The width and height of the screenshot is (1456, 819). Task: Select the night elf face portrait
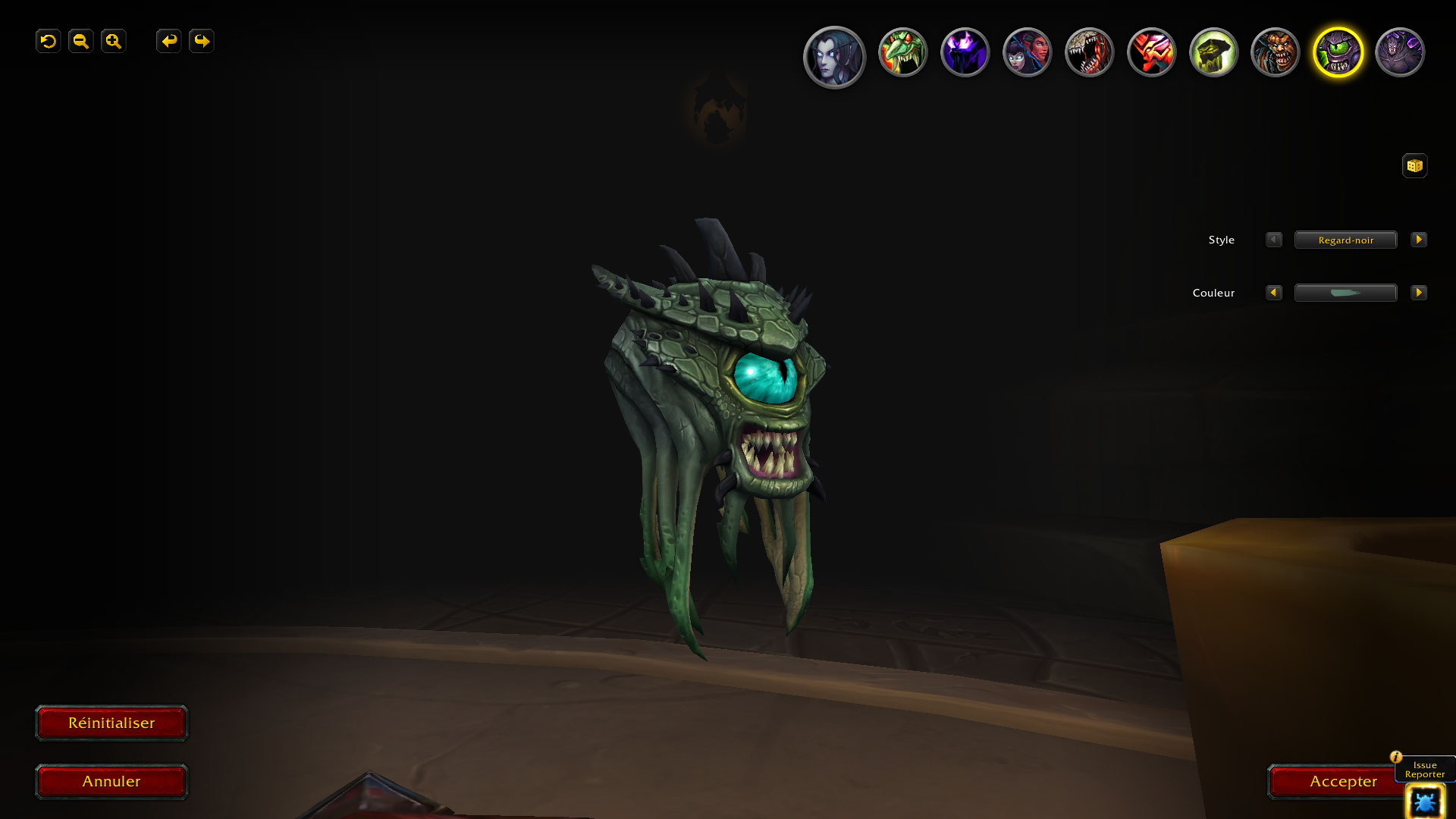click(x=834, y=57)
